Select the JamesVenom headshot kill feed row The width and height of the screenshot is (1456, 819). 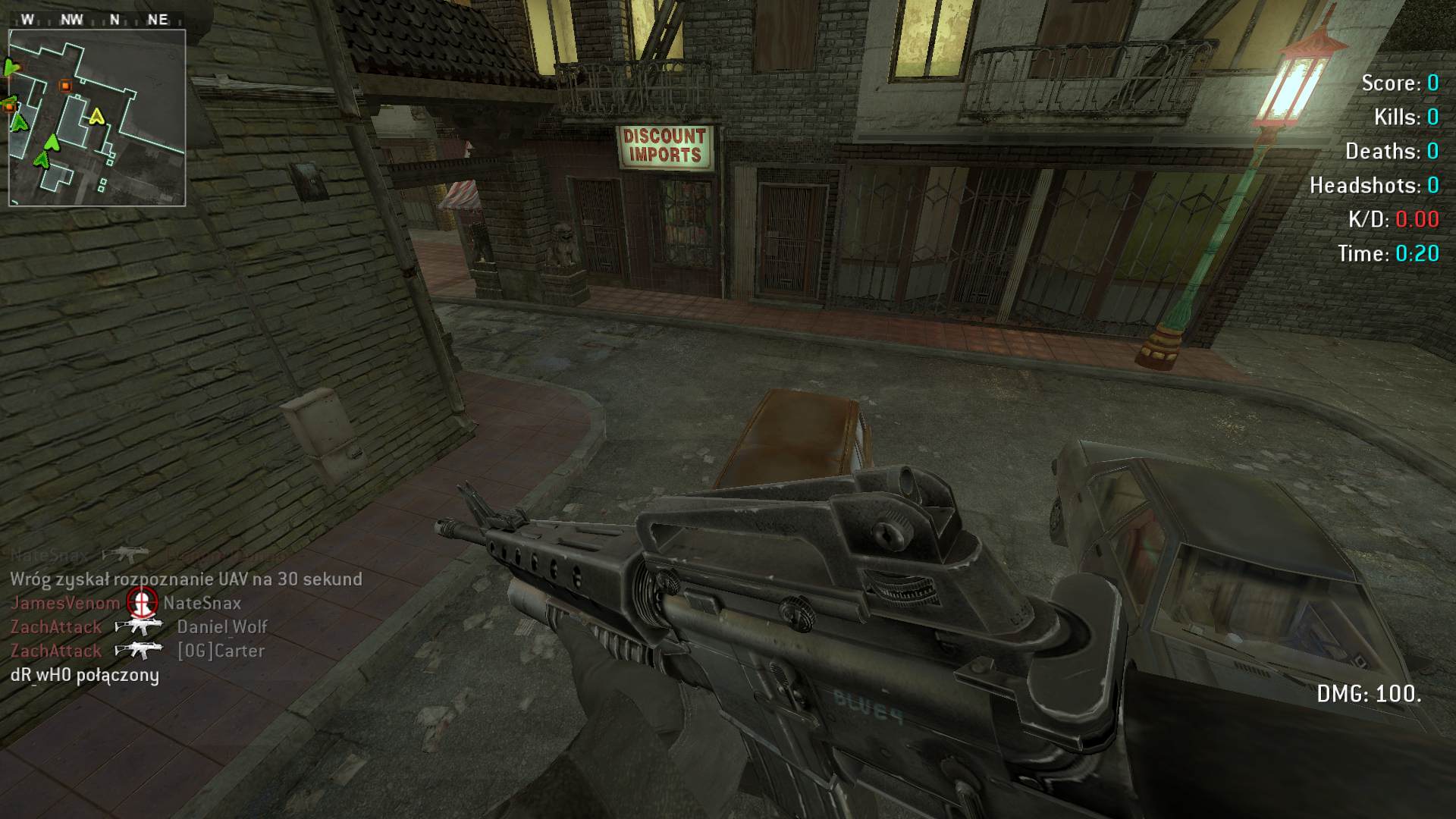(x=126, y=603)
